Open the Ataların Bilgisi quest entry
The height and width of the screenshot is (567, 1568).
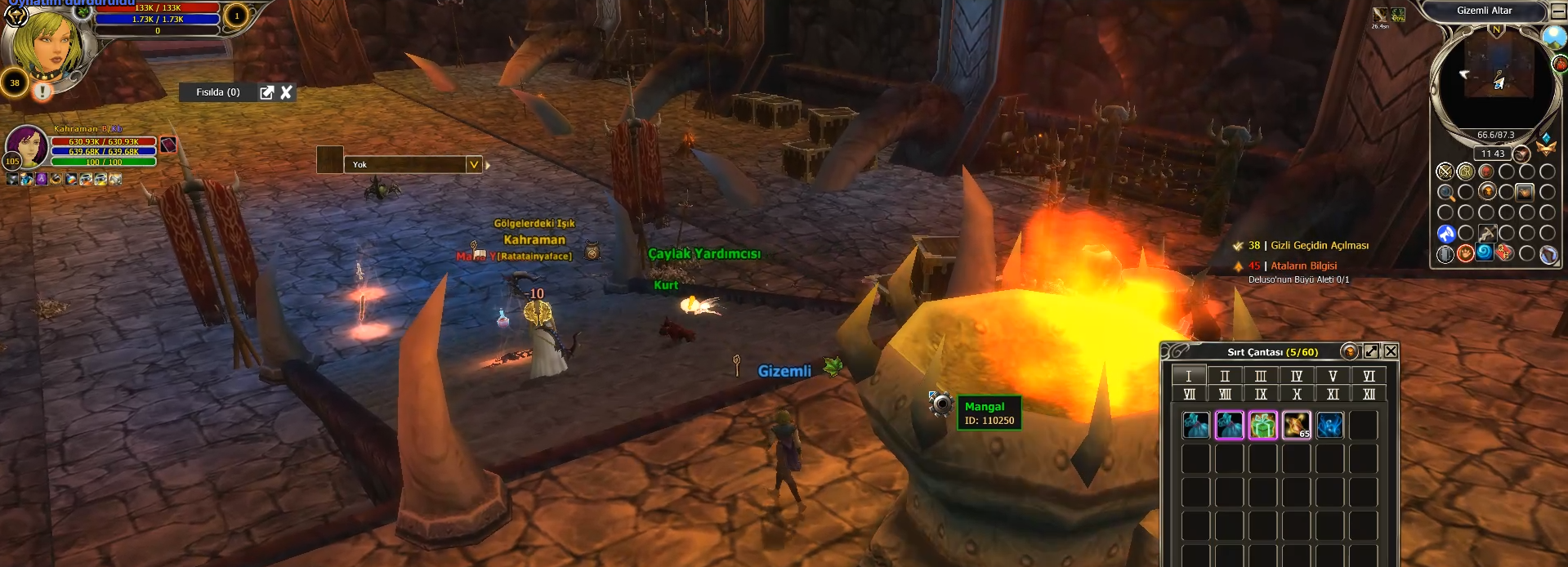click(x=1303, y=266)
